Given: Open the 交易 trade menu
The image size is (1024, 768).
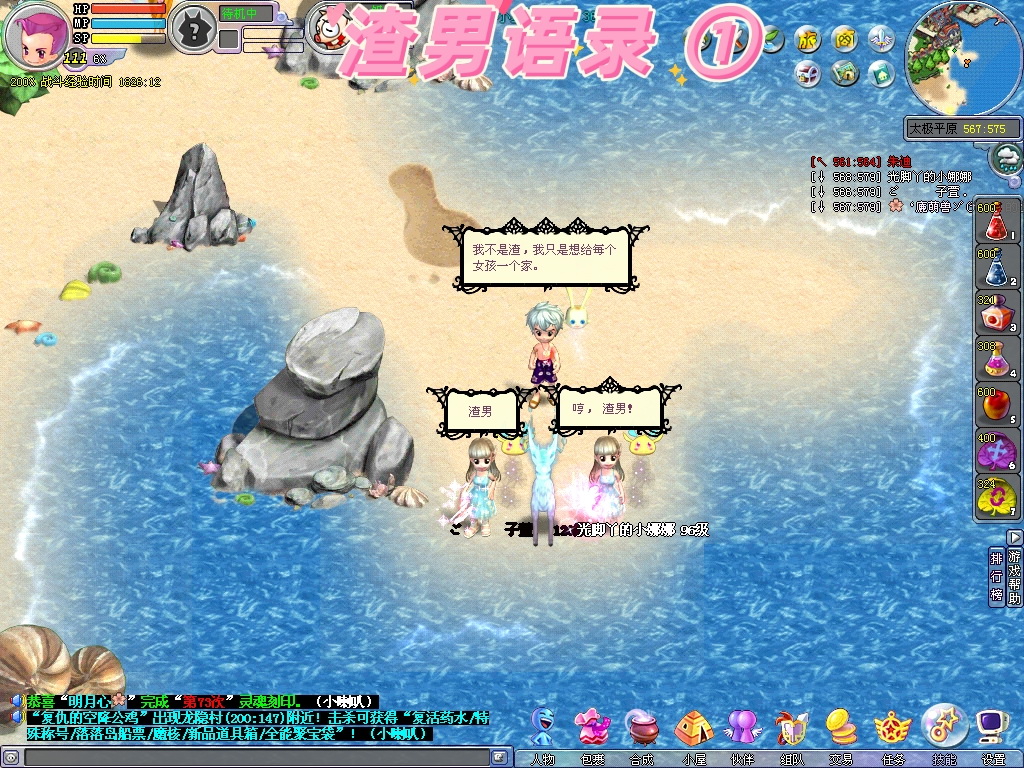Looking at the screenshot, I should point(841,728).
